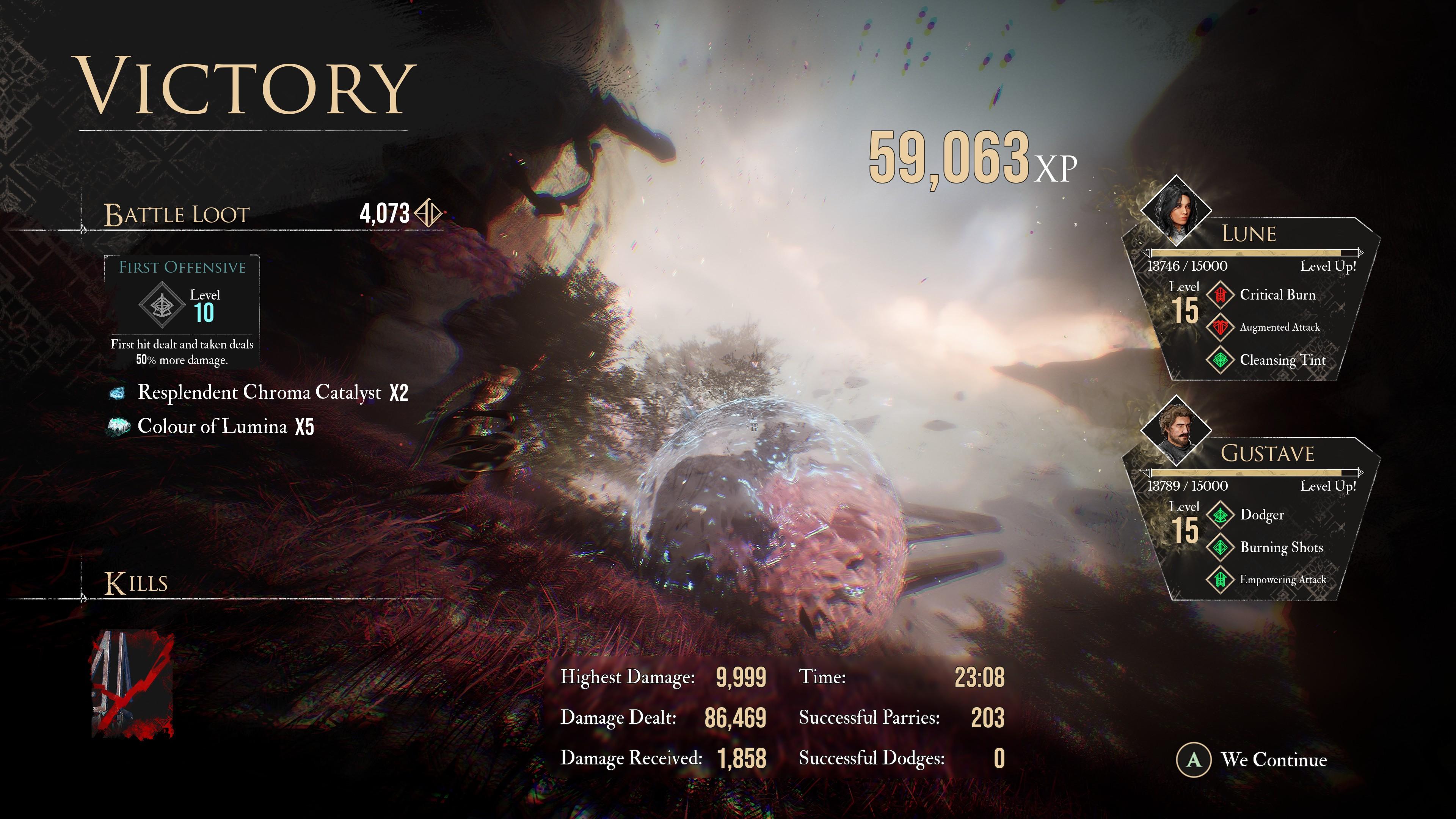Select Lune's Augmented Attack picto icon
Image resolution: width=1456 pixels, height=819 pixels.
point(1220,327)
